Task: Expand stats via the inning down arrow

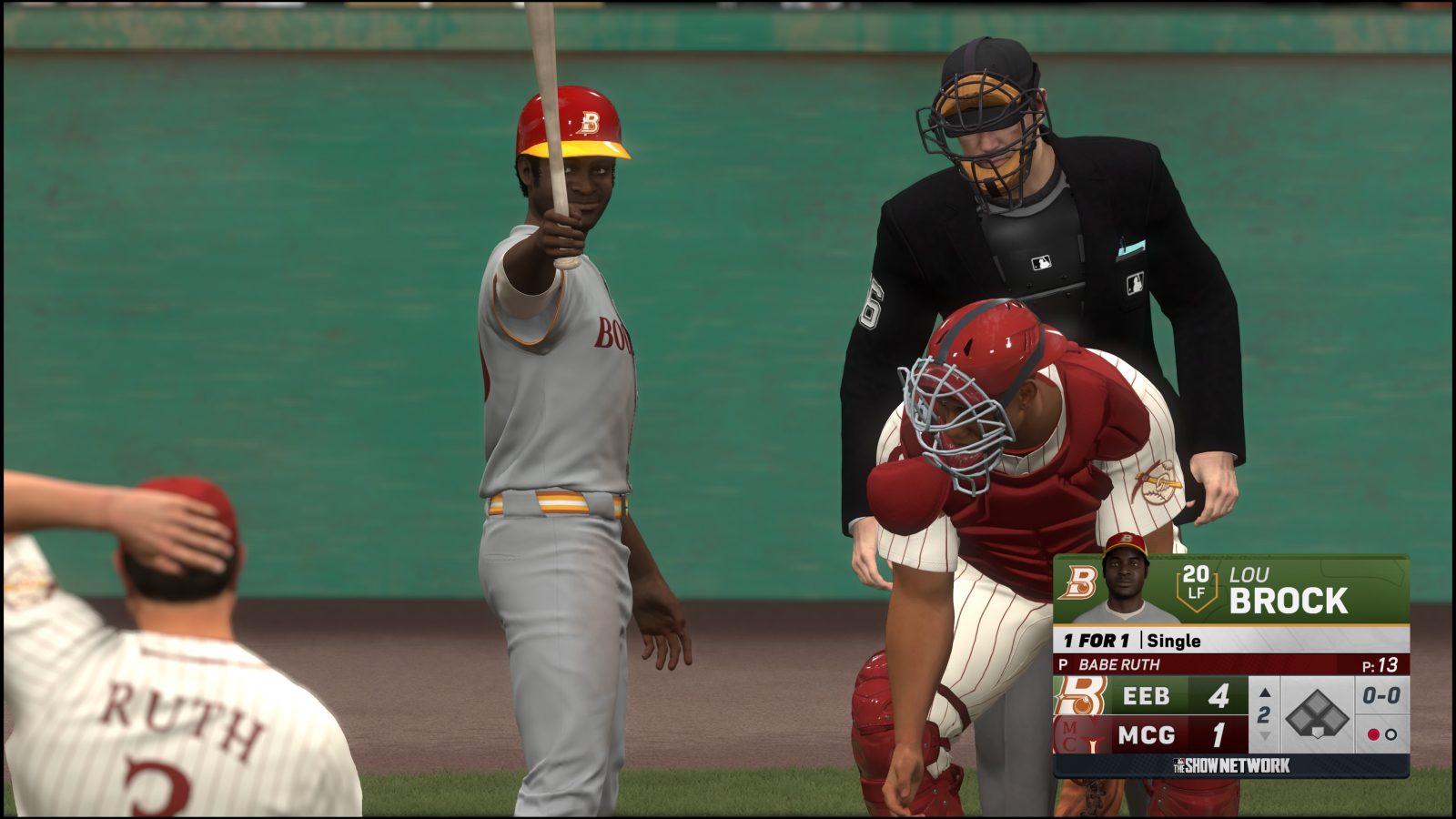Action: (1266, 734)
